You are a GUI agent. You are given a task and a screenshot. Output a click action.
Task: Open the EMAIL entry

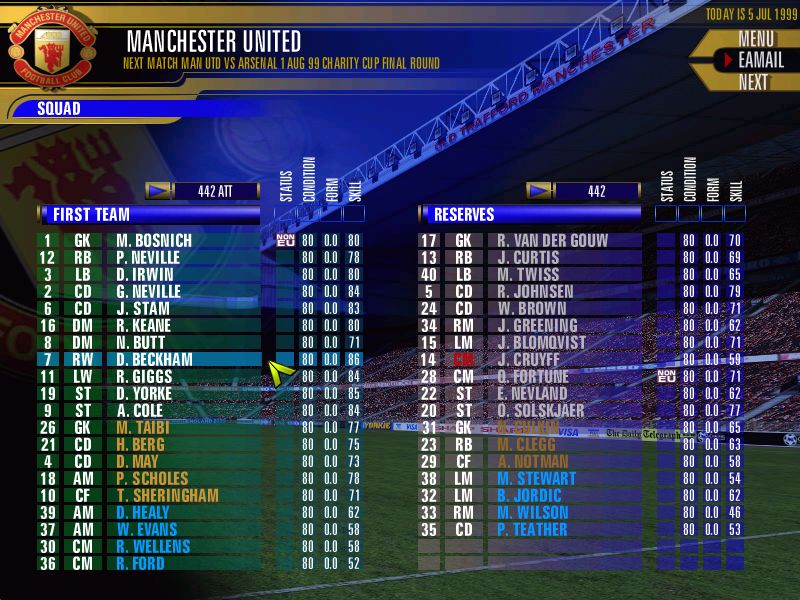tap(759, 60)
